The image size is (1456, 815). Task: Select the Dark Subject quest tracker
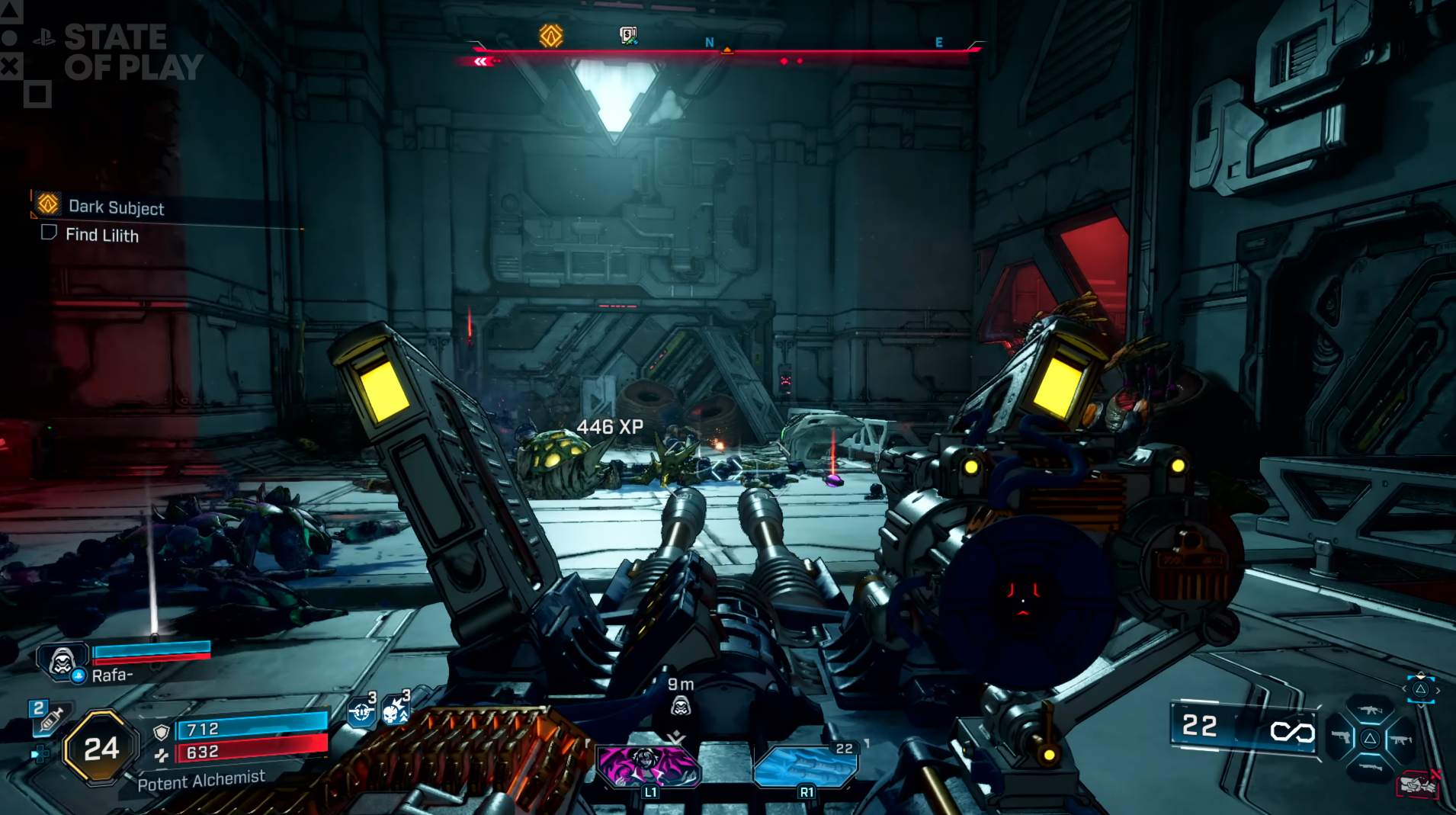[114, 207]
